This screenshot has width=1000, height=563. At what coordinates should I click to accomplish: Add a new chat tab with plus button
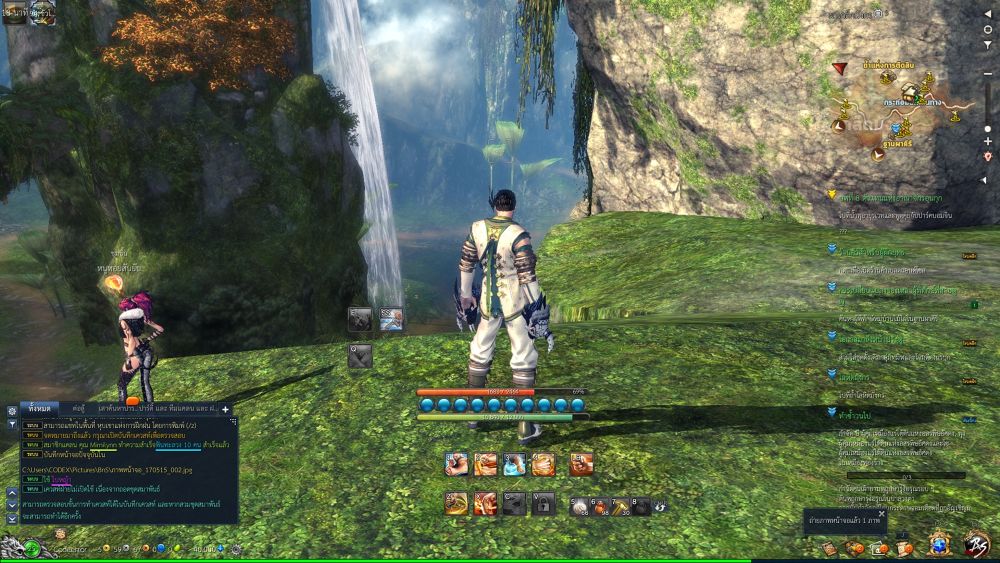(x=225, y=409)
